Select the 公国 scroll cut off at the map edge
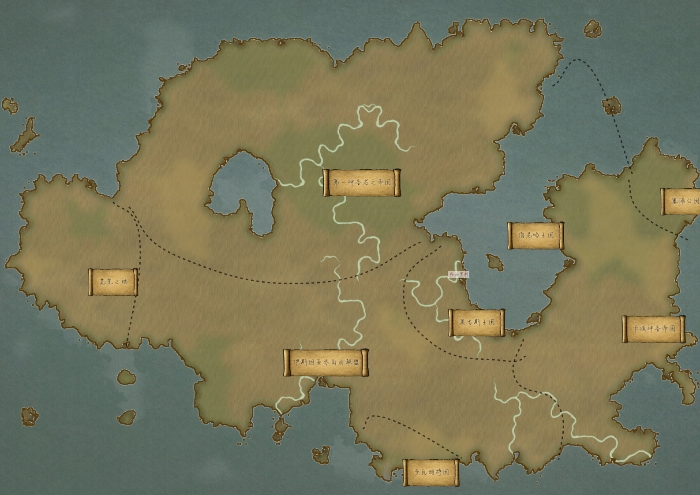700x495 pixels. (681, 201)
